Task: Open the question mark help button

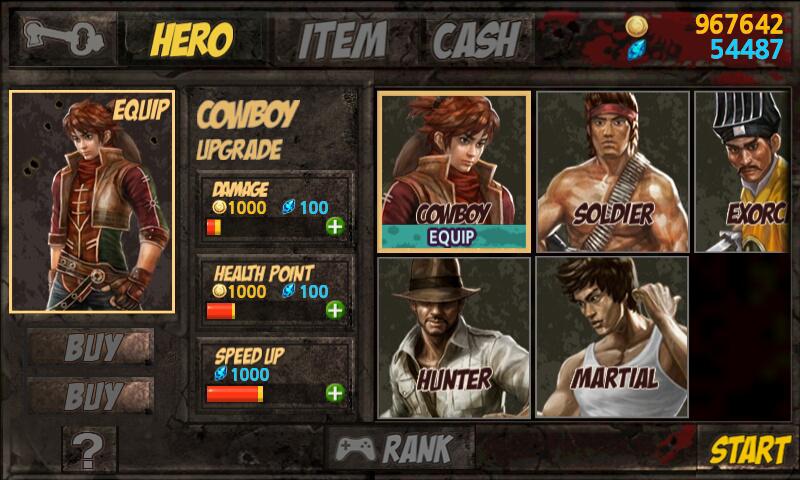Action: (89, 452)
